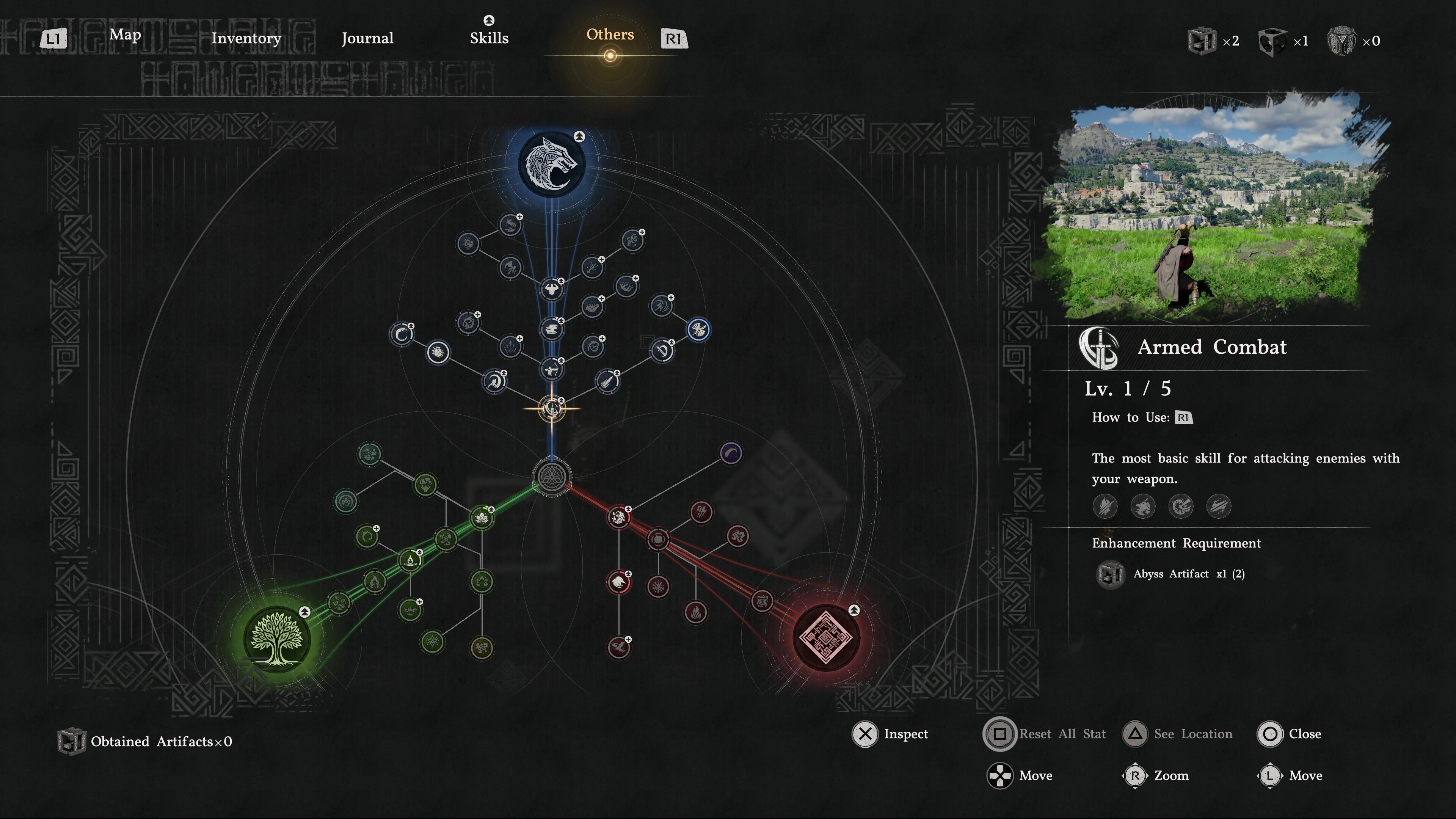Select the flexing muscular torso skill node
This screenshot has width=1456, height=819.
tap(551, 289)
